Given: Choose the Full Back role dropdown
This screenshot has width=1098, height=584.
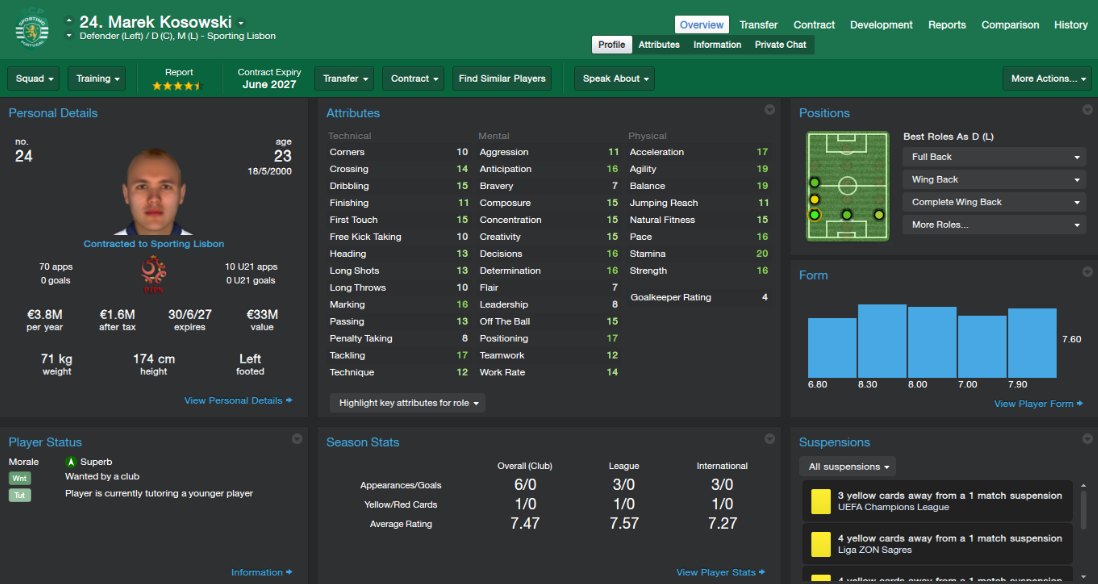Looking at the screenshot, I should click(994, 157).
